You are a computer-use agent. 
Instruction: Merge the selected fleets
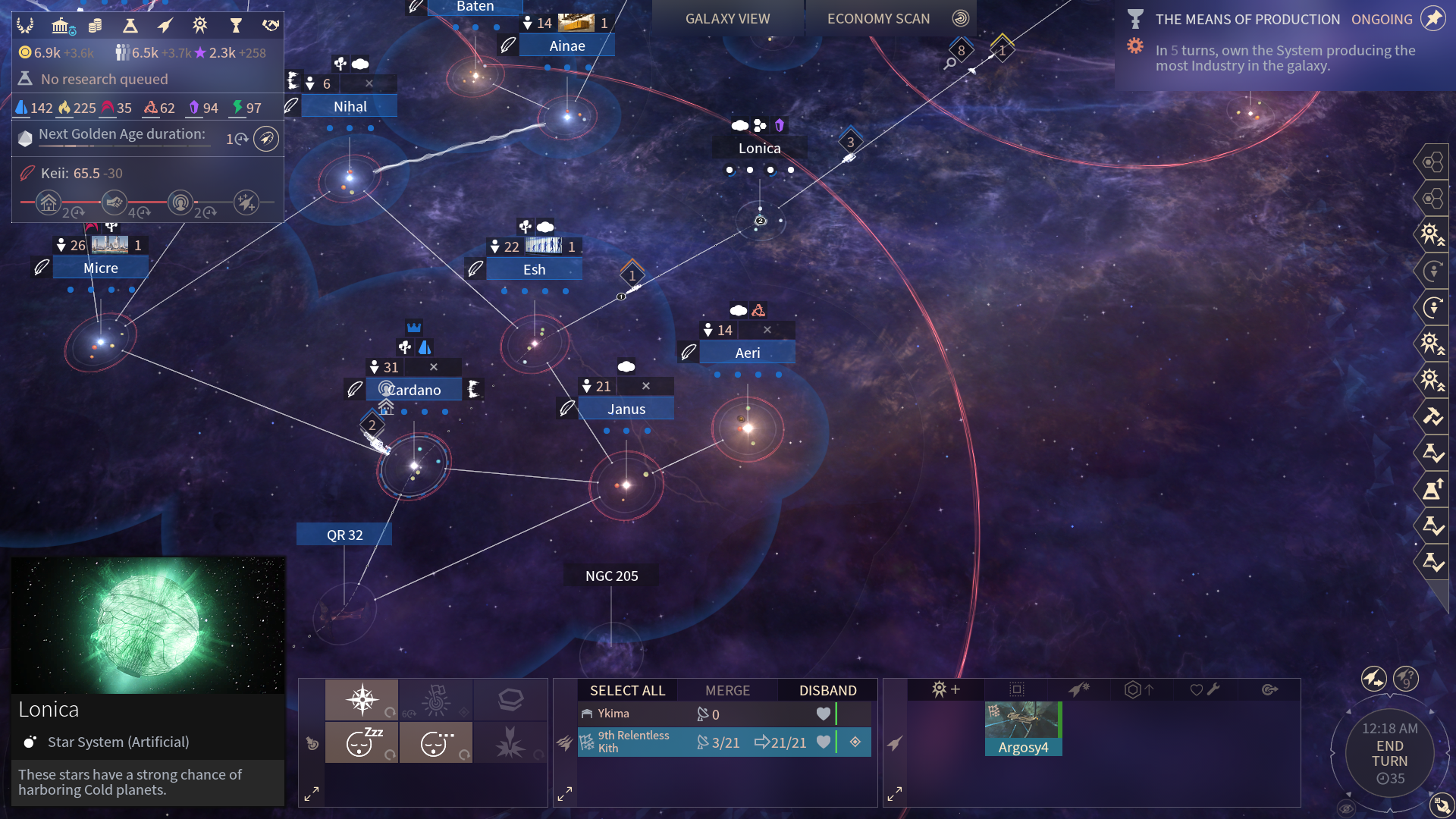(x=727, y=690)
